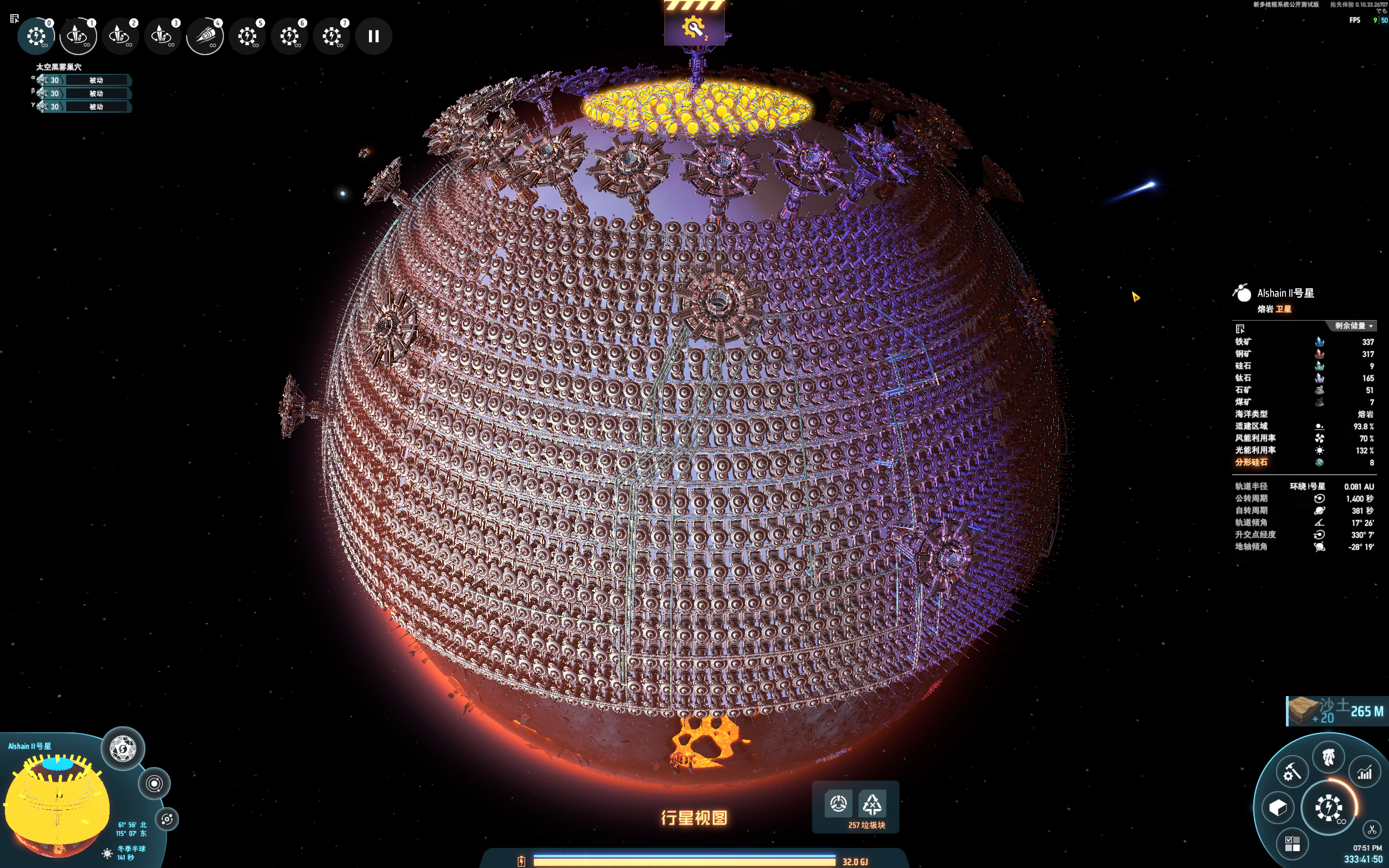Viewport: 1389px width, 868px height.
Task: Open the Dyson sphere editor icon
Action: point(123,749)
